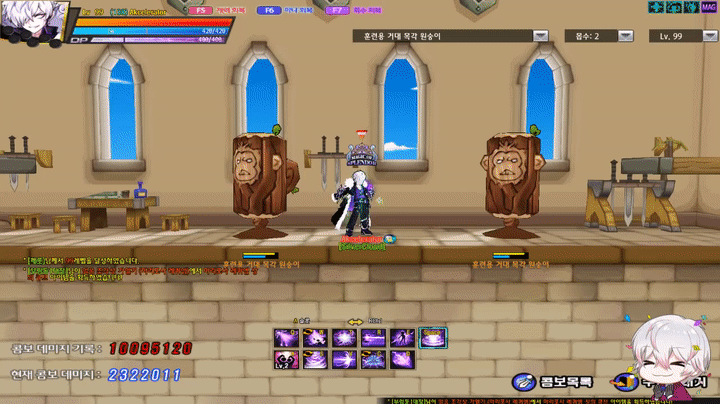Activate the Space-key highlighted skill
Viewport: 720px width, 404px height.
point(433,338)
